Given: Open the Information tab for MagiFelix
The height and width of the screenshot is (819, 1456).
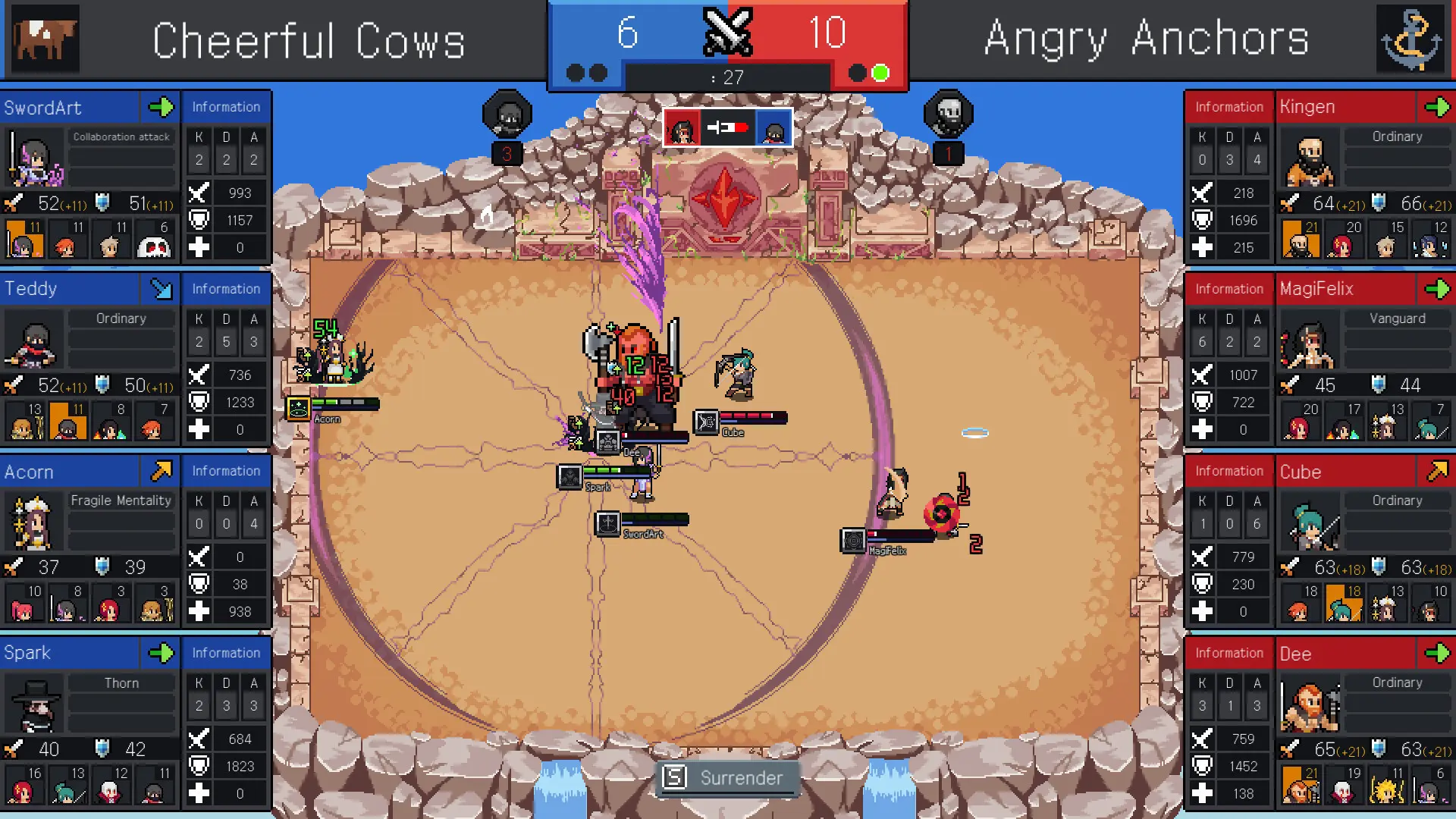Looking at the screenshot, I should 1228,289.
